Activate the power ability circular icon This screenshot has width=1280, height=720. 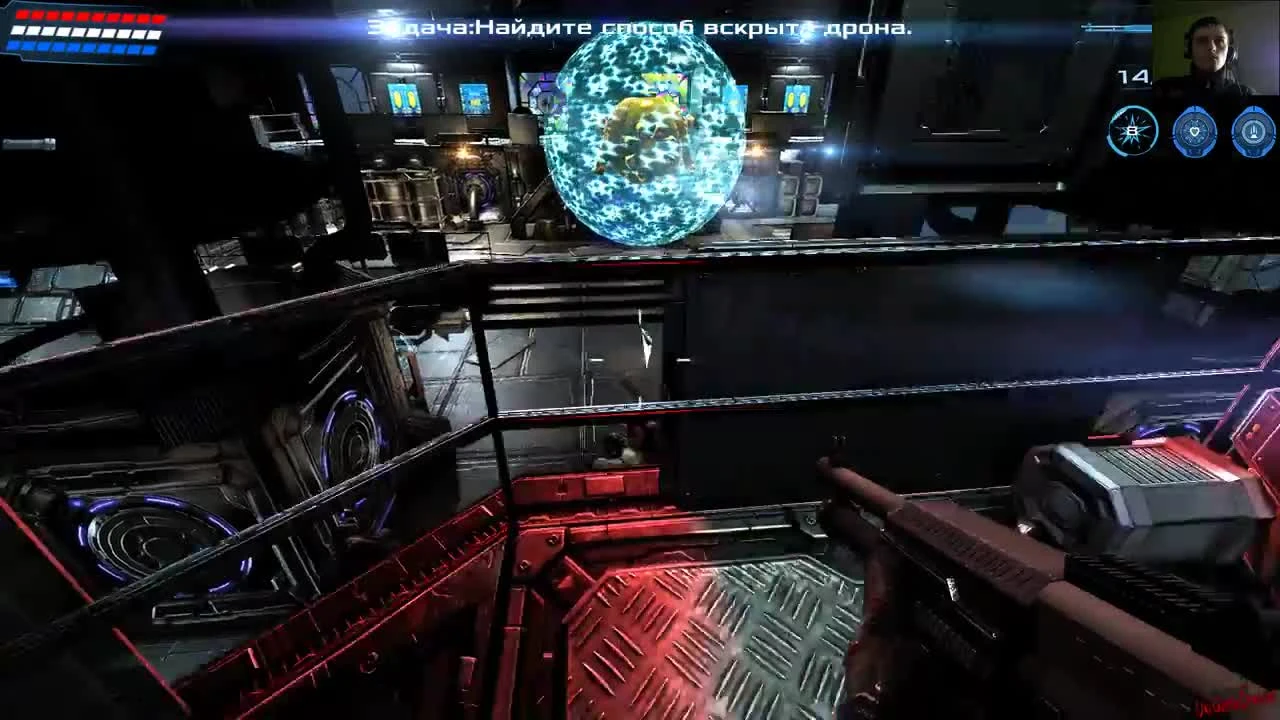pyautogui.click(x=1254, y=131)
